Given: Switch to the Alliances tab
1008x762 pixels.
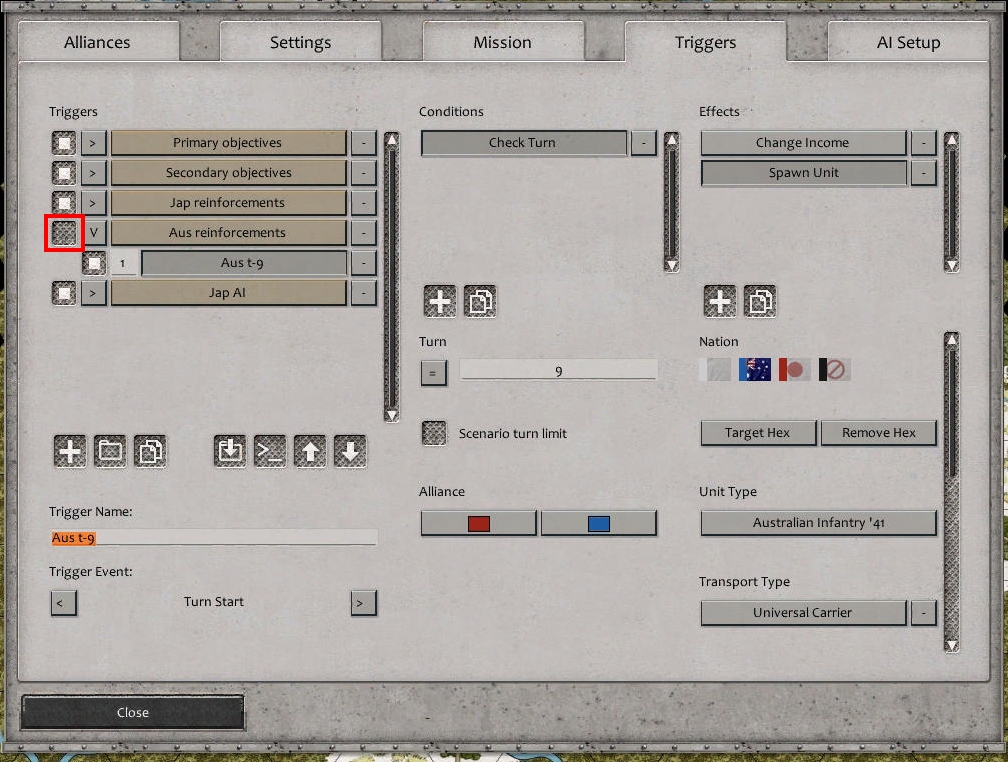Looking at the screenshot, I should click(97, 42).
